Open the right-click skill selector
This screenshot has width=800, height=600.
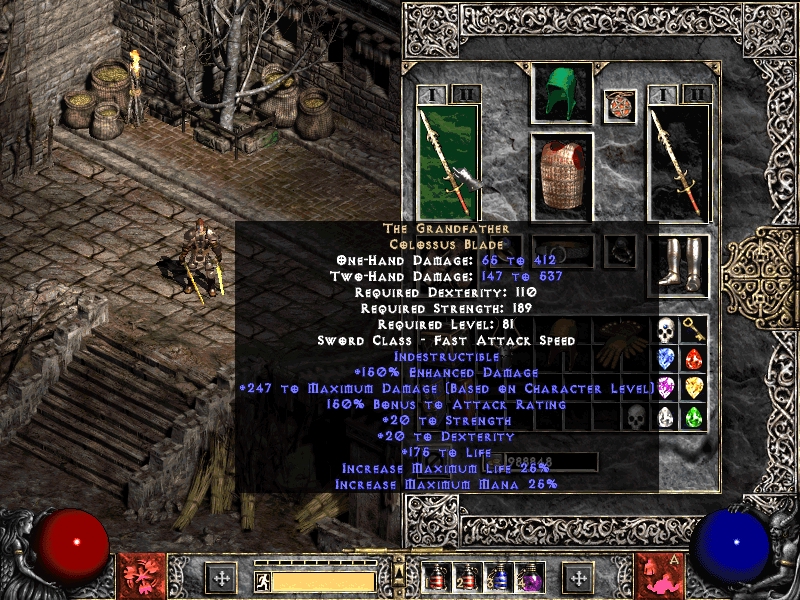(x=659, y=576)
